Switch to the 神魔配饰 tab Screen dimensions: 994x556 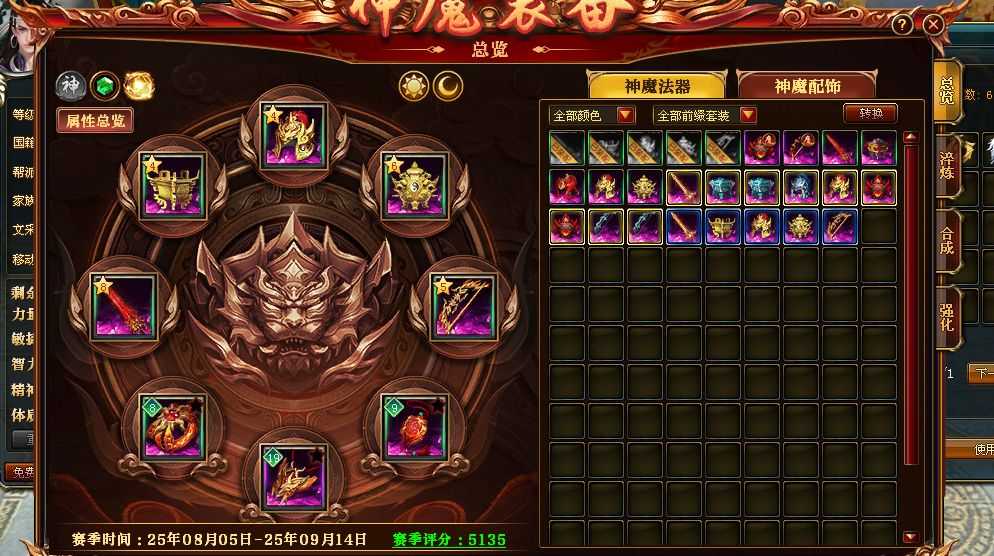806,87
